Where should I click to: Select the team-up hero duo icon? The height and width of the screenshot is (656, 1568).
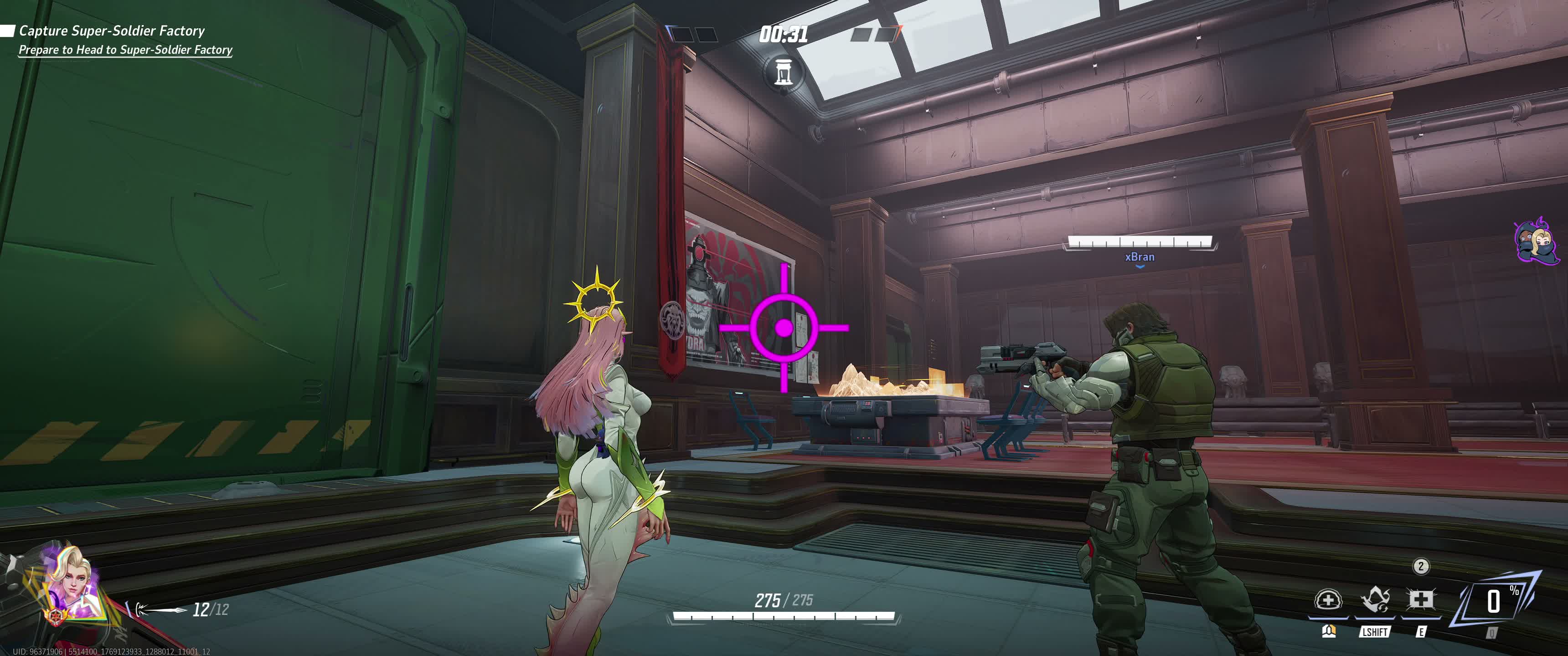coord(1536,241)
